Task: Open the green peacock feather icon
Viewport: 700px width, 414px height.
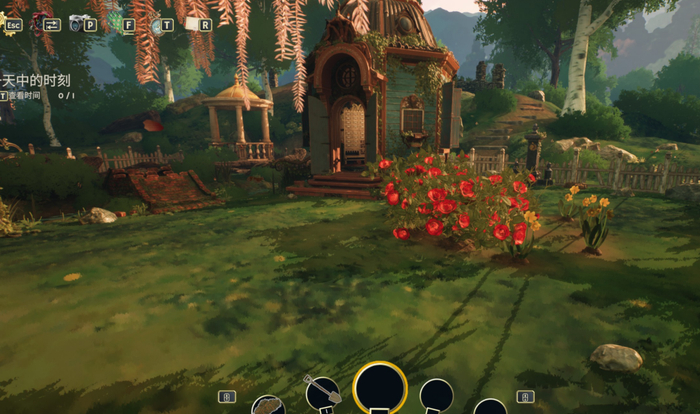Action: click(116, 22)
